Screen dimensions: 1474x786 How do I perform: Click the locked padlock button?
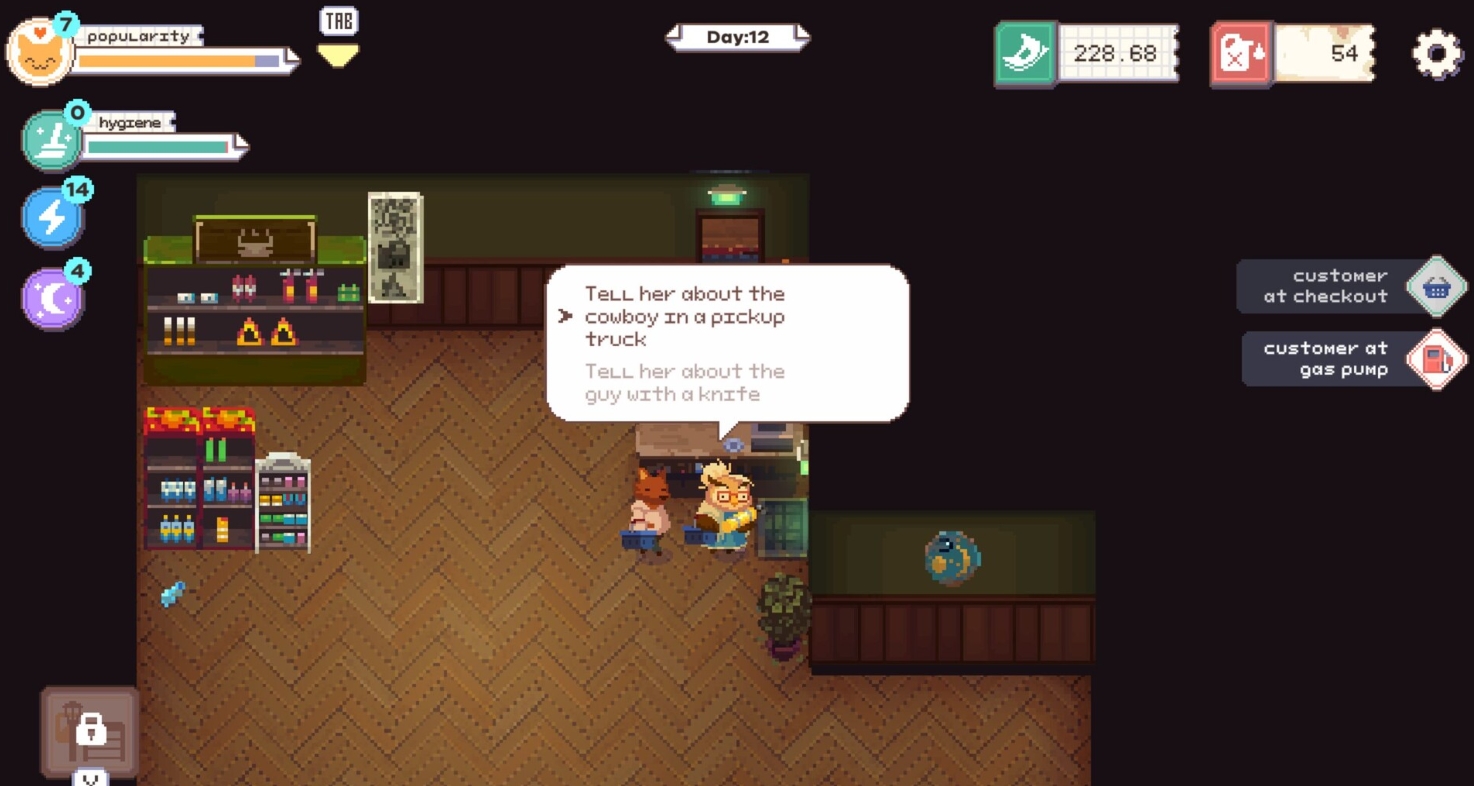click(90, 731)
